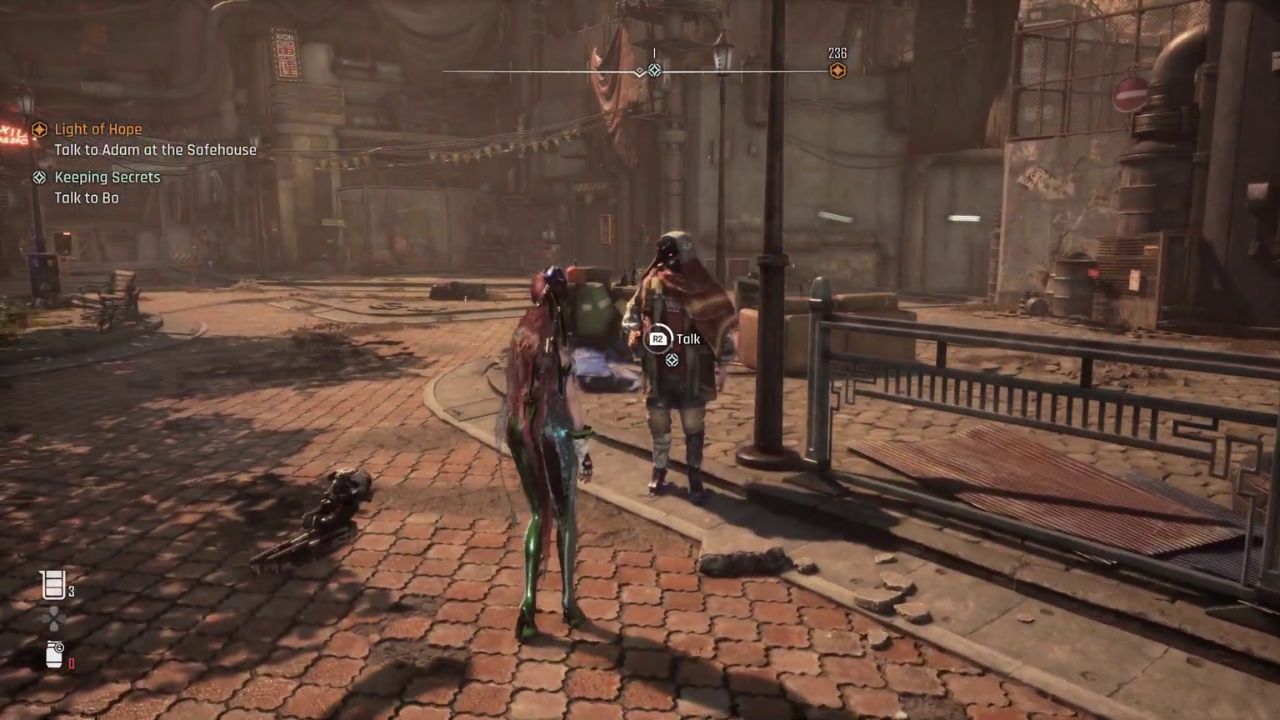The width and height of the screenshot is (1280, 720).
Task: Click the booster flask consumable icon
Action: pyautogui.click(x=53, y=586)
